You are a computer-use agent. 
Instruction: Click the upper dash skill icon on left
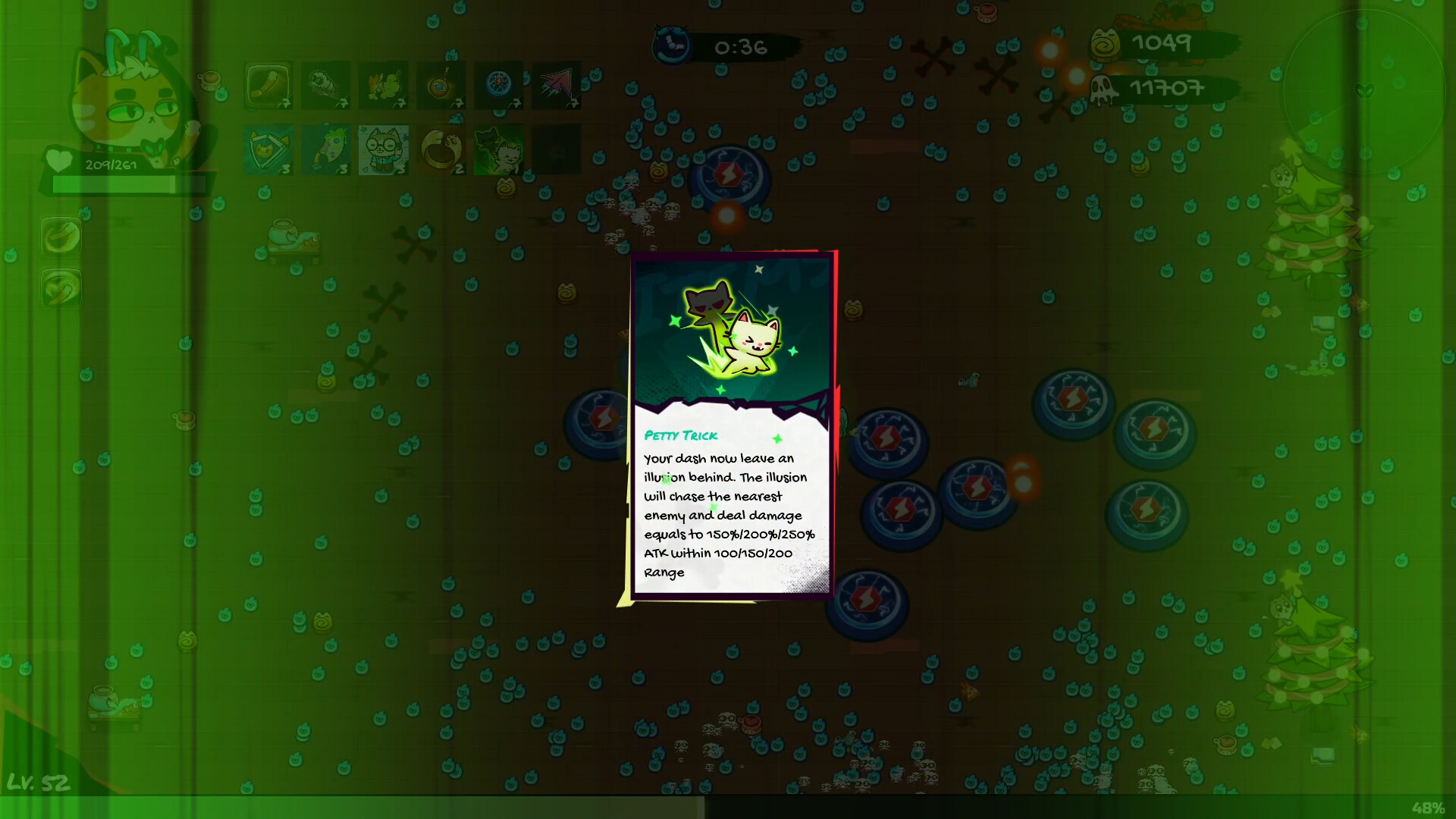tap(61, 236)
